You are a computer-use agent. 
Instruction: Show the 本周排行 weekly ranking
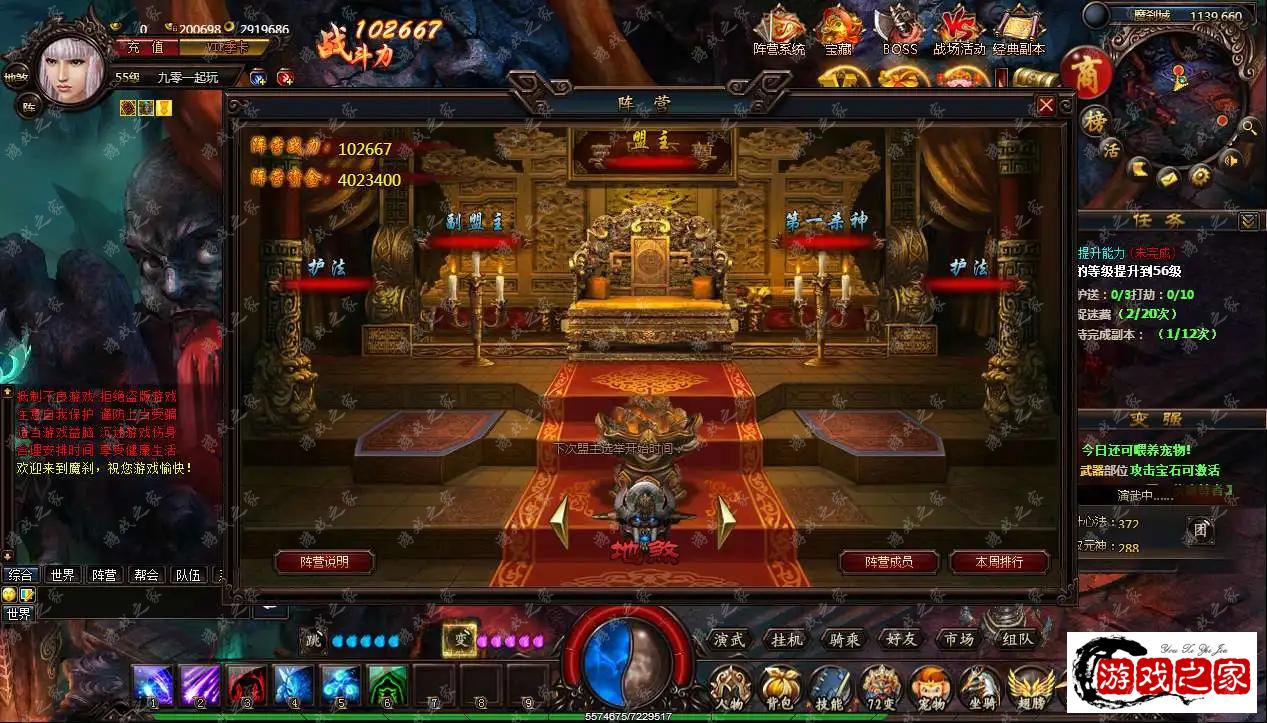(999, 562)
